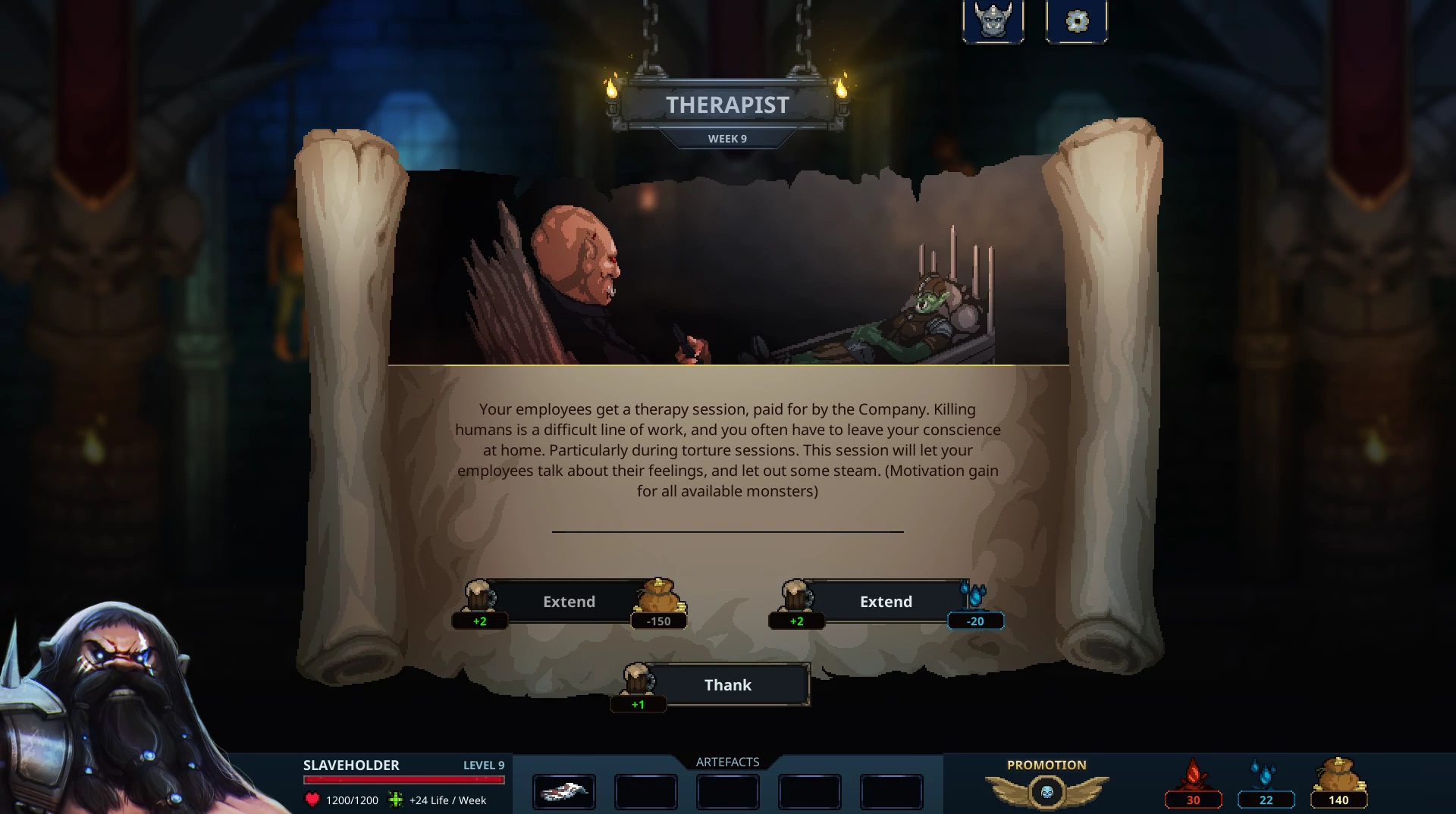Click the Promotion winged skull emblem
Image resolution: width=1456 pixels, height=814 pixels.
point(1046,792)
